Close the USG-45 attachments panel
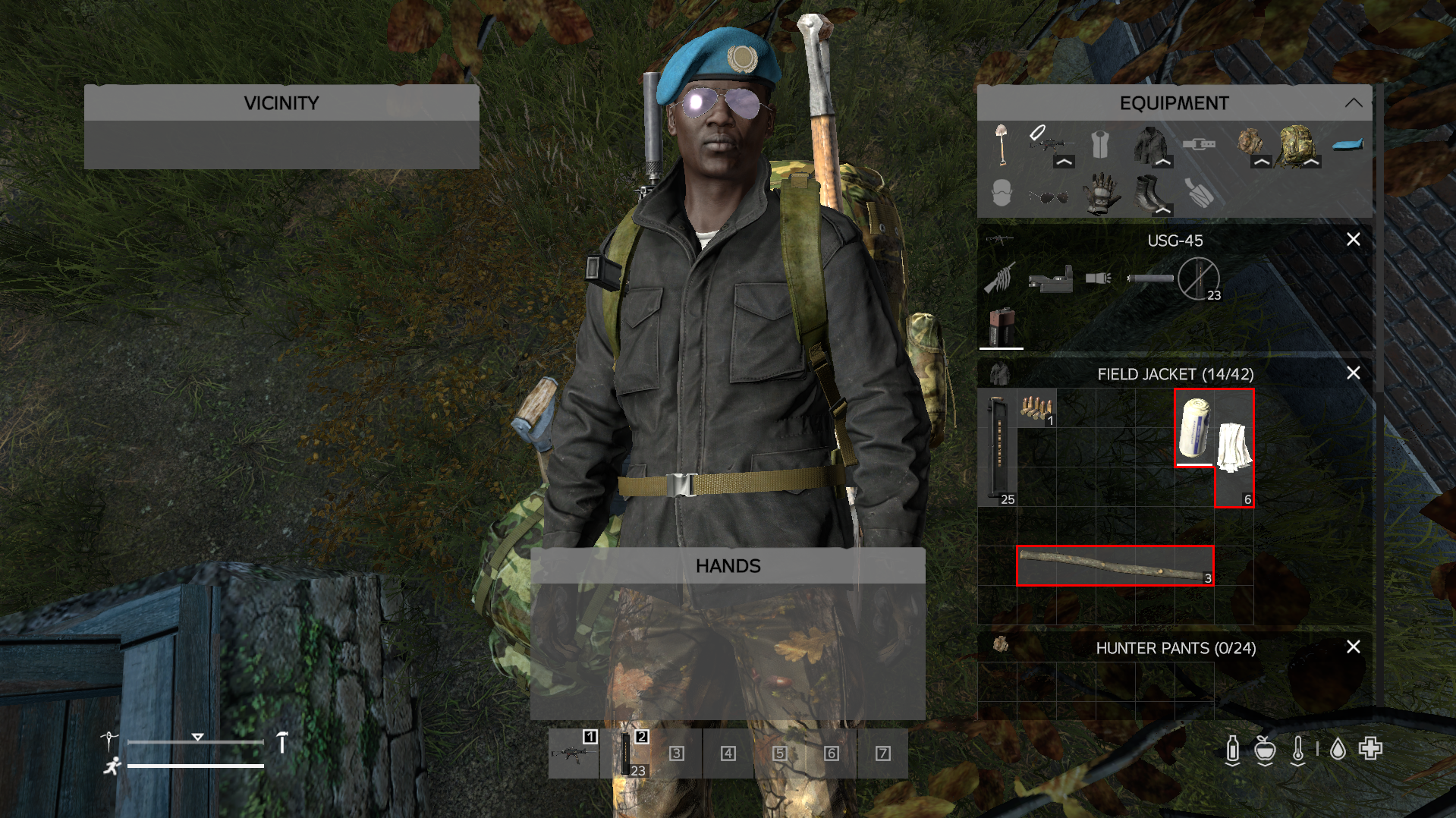 (x=1353, y=240)
